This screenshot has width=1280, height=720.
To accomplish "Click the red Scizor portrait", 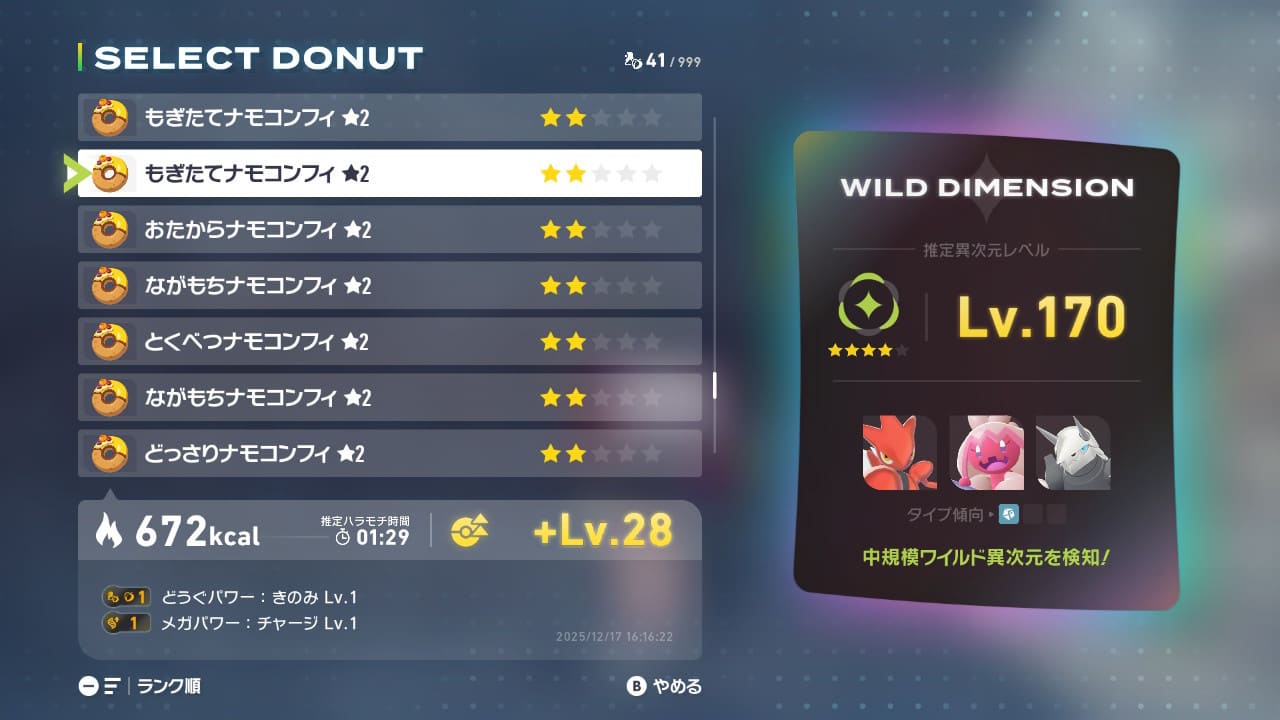I will pos(899,453).
